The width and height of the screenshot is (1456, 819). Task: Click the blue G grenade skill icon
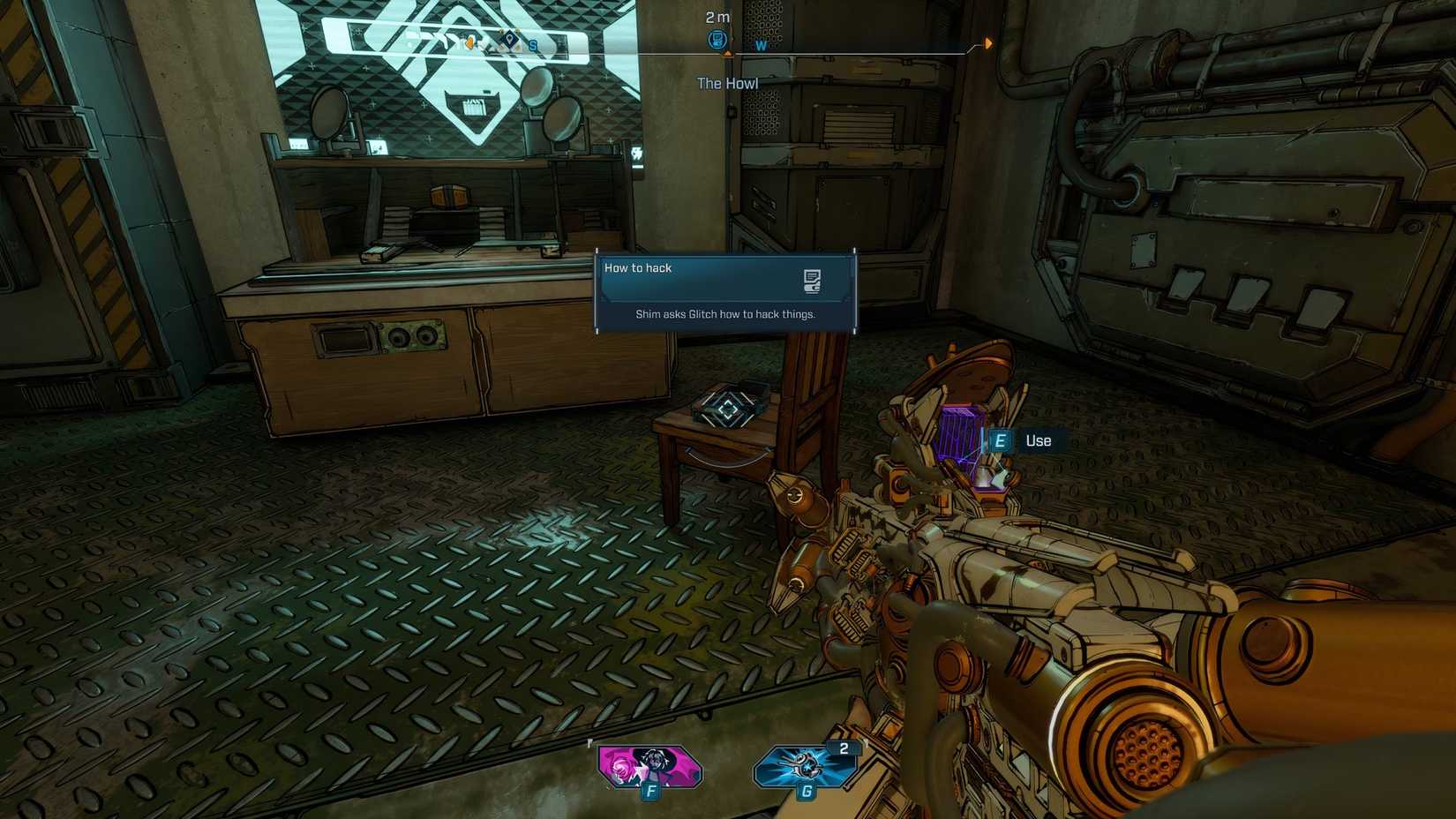pos(805,766)
